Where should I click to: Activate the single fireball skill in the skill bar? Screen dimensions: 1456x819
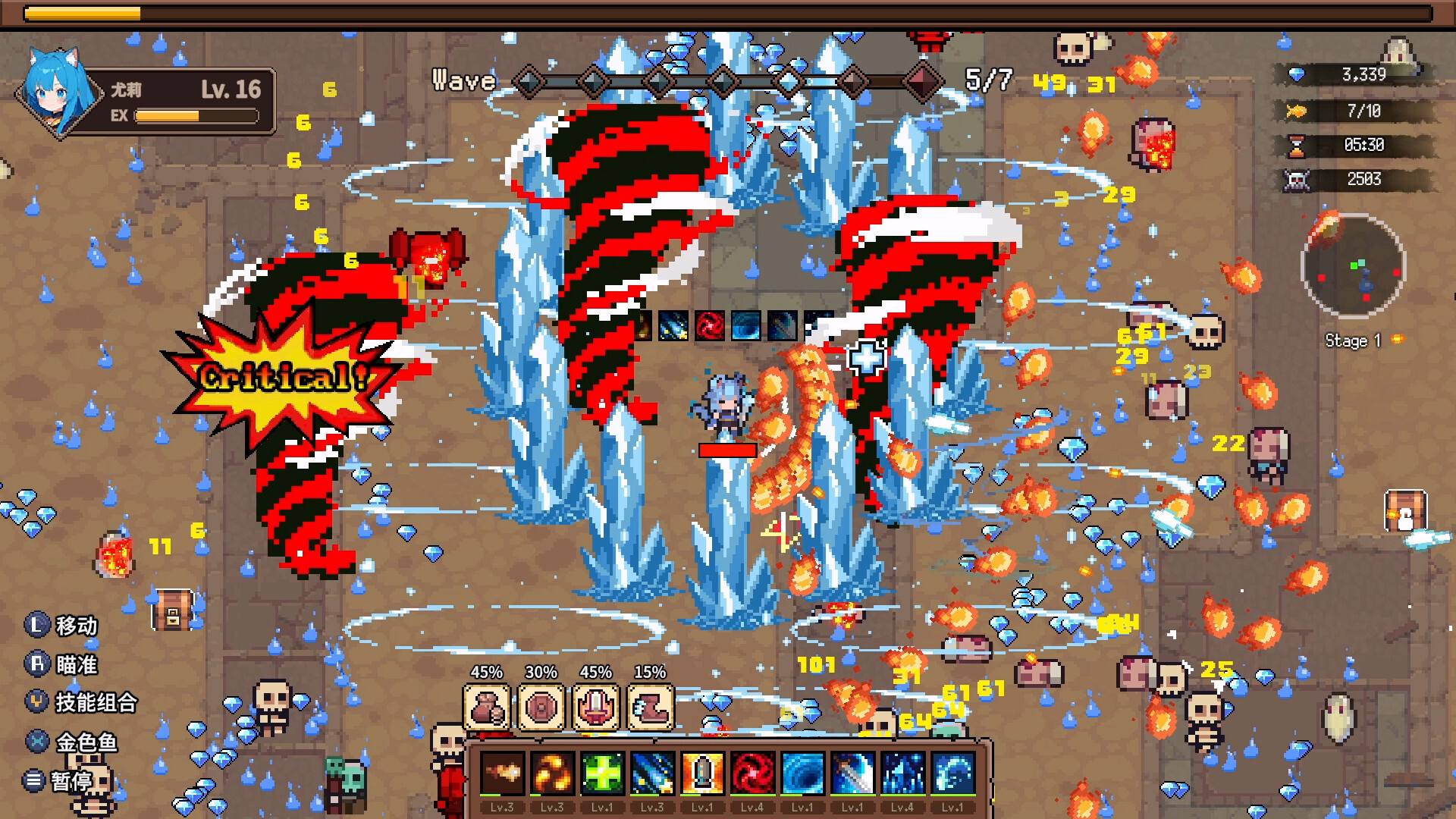click(502, 773)
